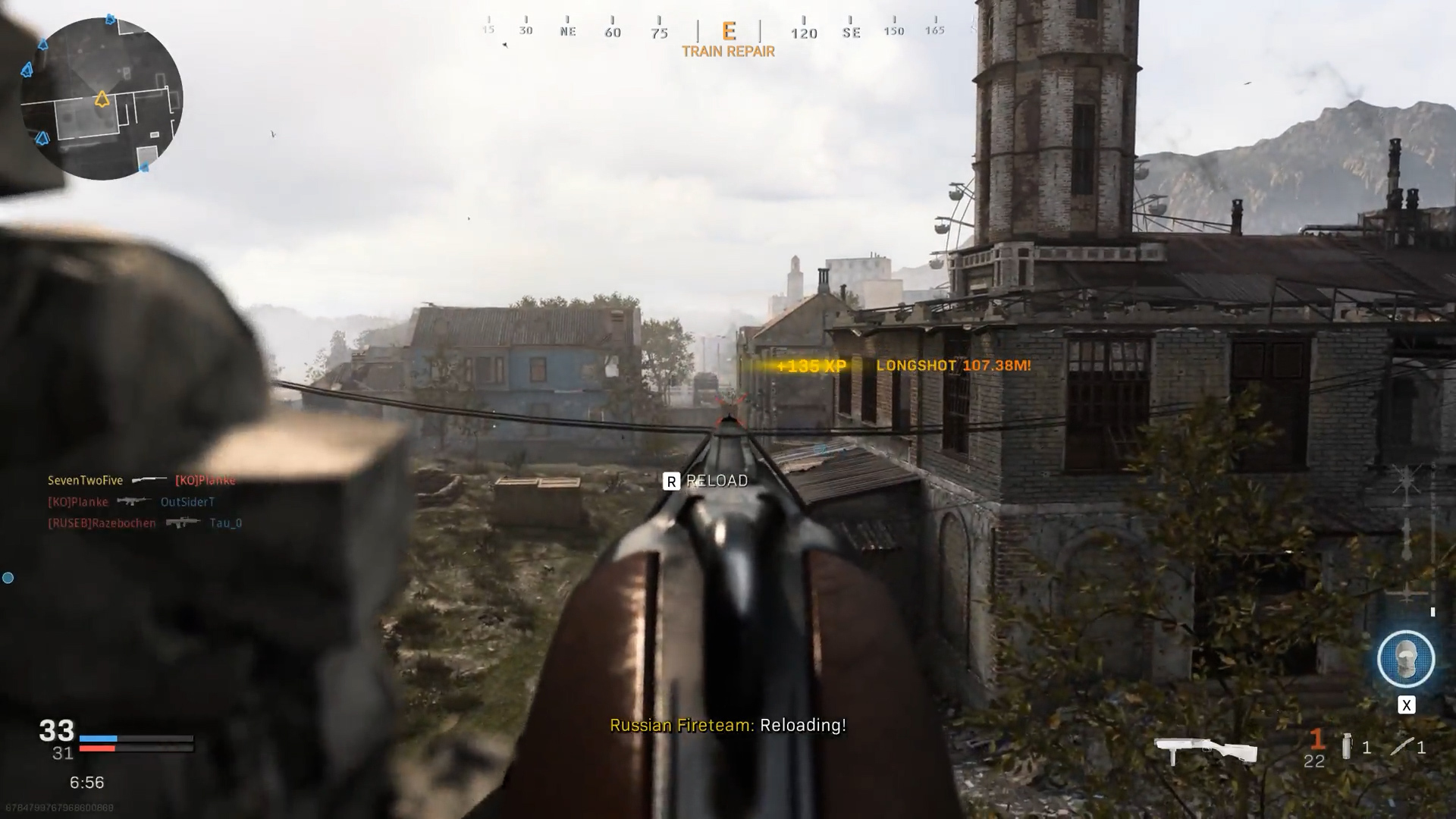Select the throwing knife lethal icon
This screenshot has width=1456, height=819.
(1401, 747)
